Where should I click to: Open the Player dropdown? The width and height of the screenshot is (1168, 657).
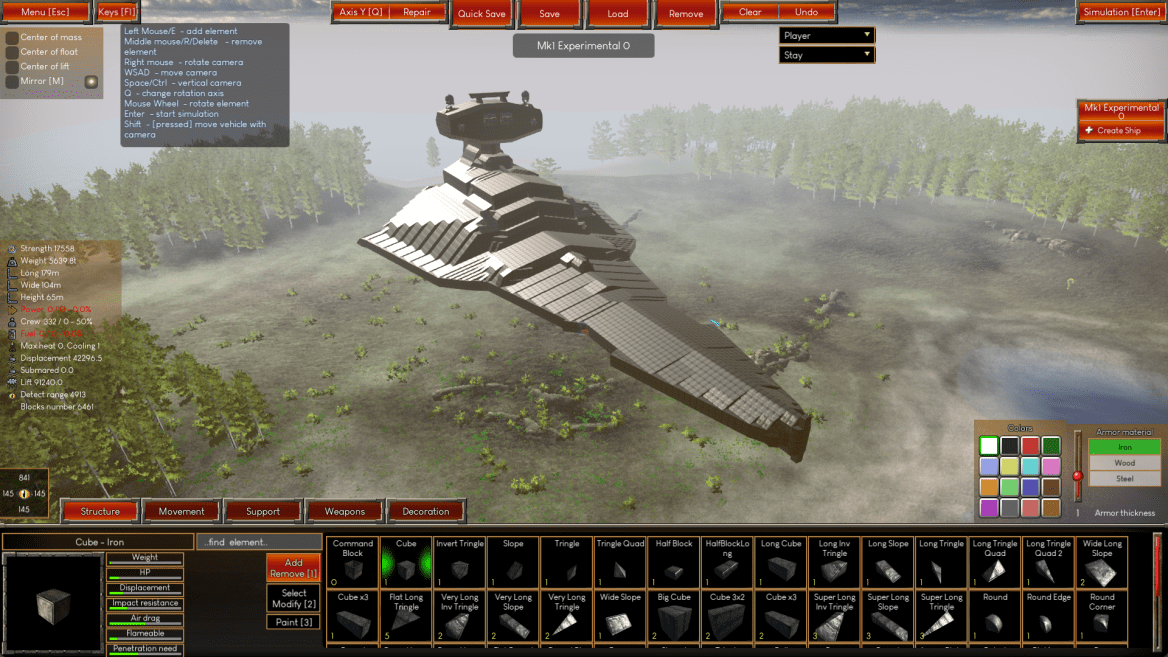[826, 36]
